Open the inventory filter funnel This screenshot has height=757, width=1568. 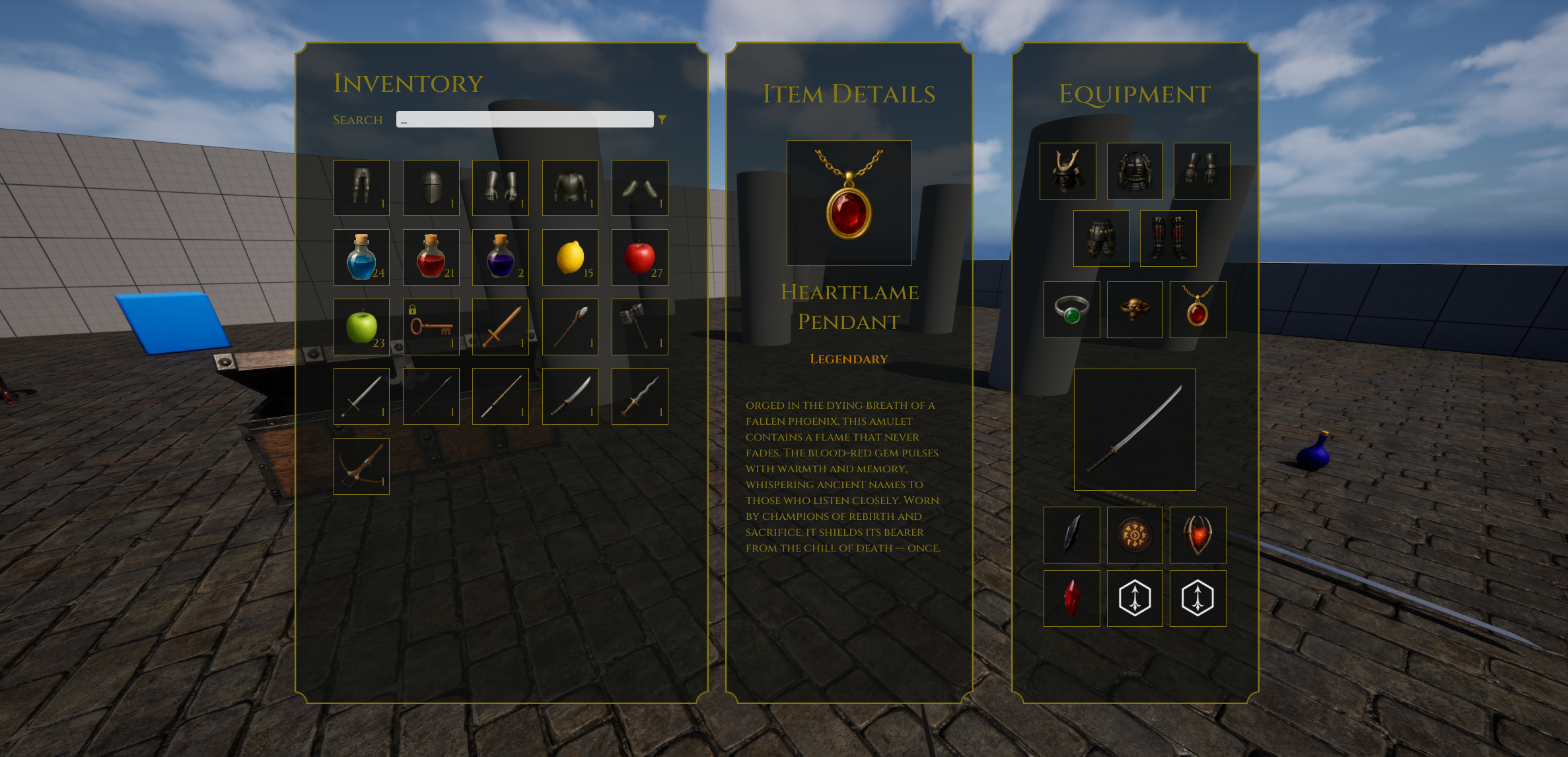point(662,120)
